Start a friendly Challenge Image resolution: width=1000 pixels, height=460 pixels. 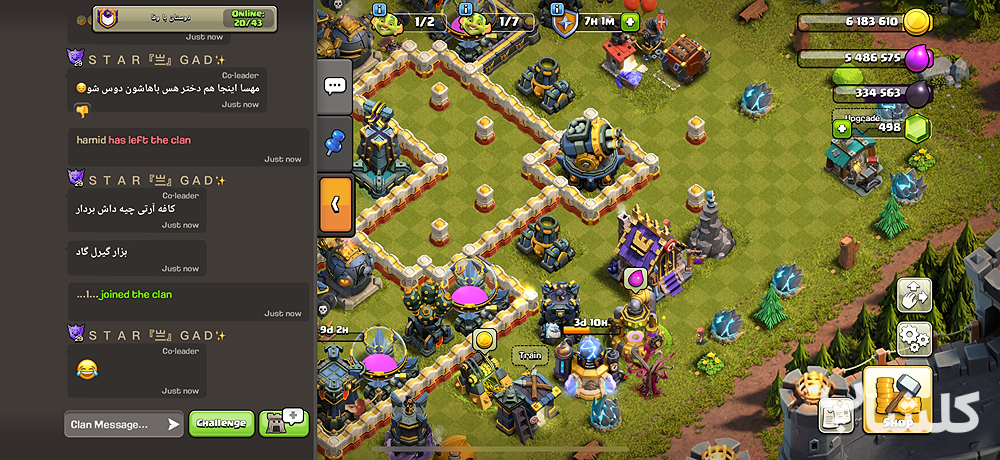[221, 423]
